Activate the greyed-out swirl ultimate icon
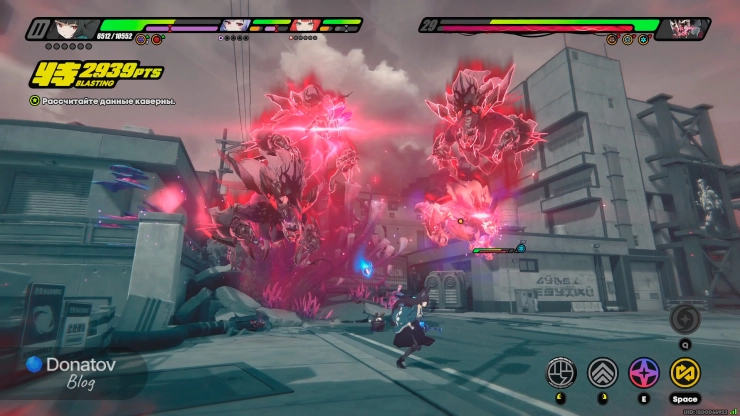Viewport: 740px width, 416px height. [x=685, y=319]
